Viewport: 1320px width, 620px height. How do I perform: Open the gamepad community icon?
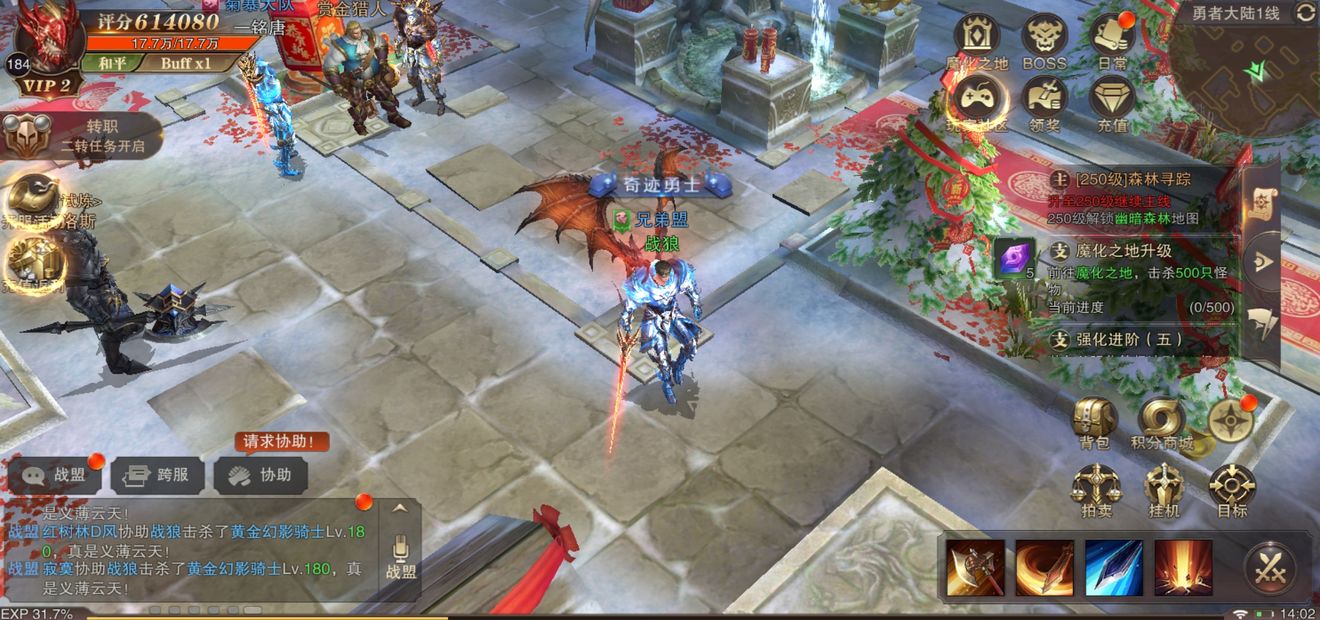(977, 100)
